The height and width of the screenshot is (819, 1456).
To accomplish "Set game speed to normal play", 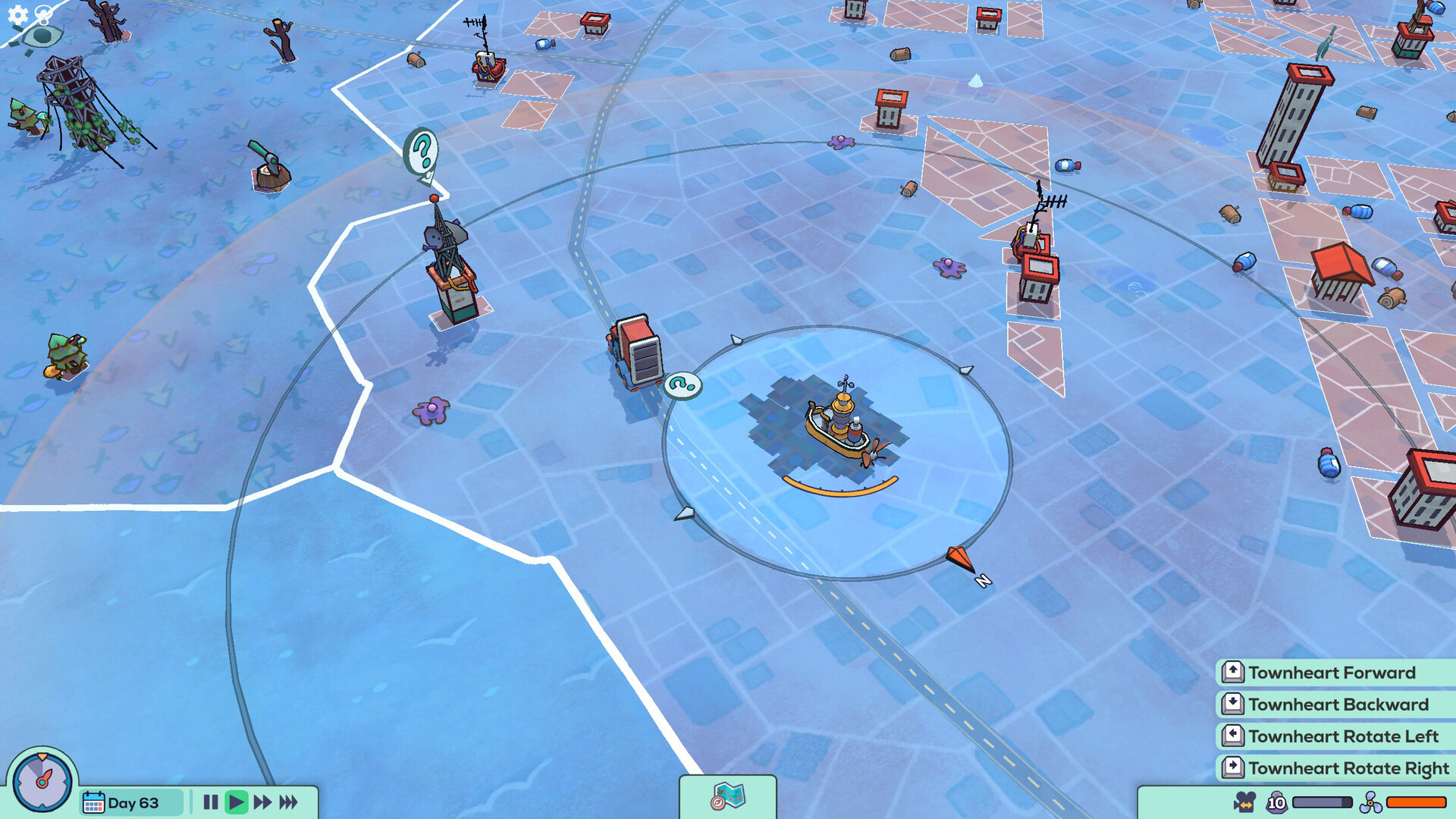I will (237, 802).
